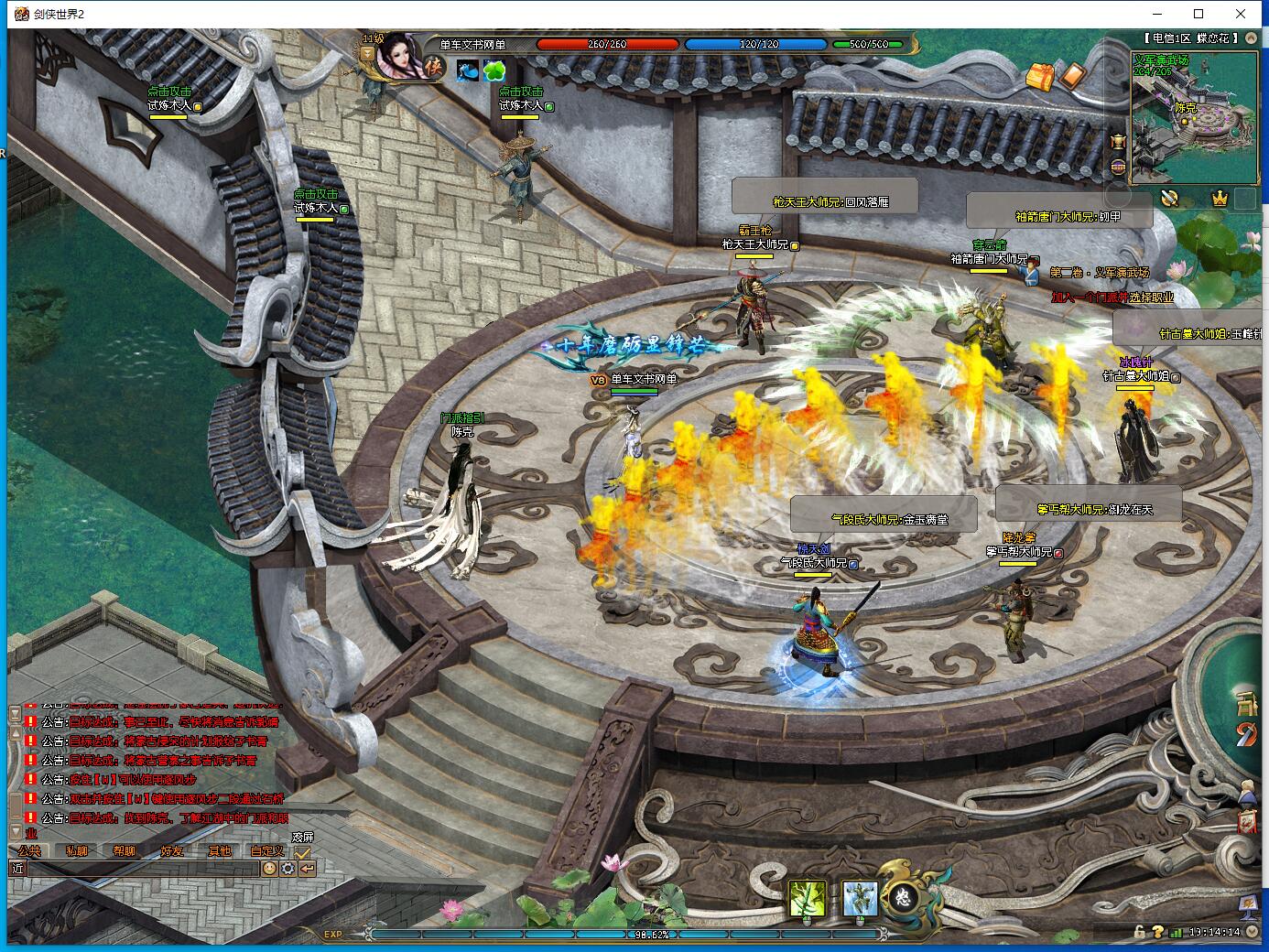1269x952 pixels.
Task: Close the game window
Action: pyautogui.click(x=1241, y=14)
